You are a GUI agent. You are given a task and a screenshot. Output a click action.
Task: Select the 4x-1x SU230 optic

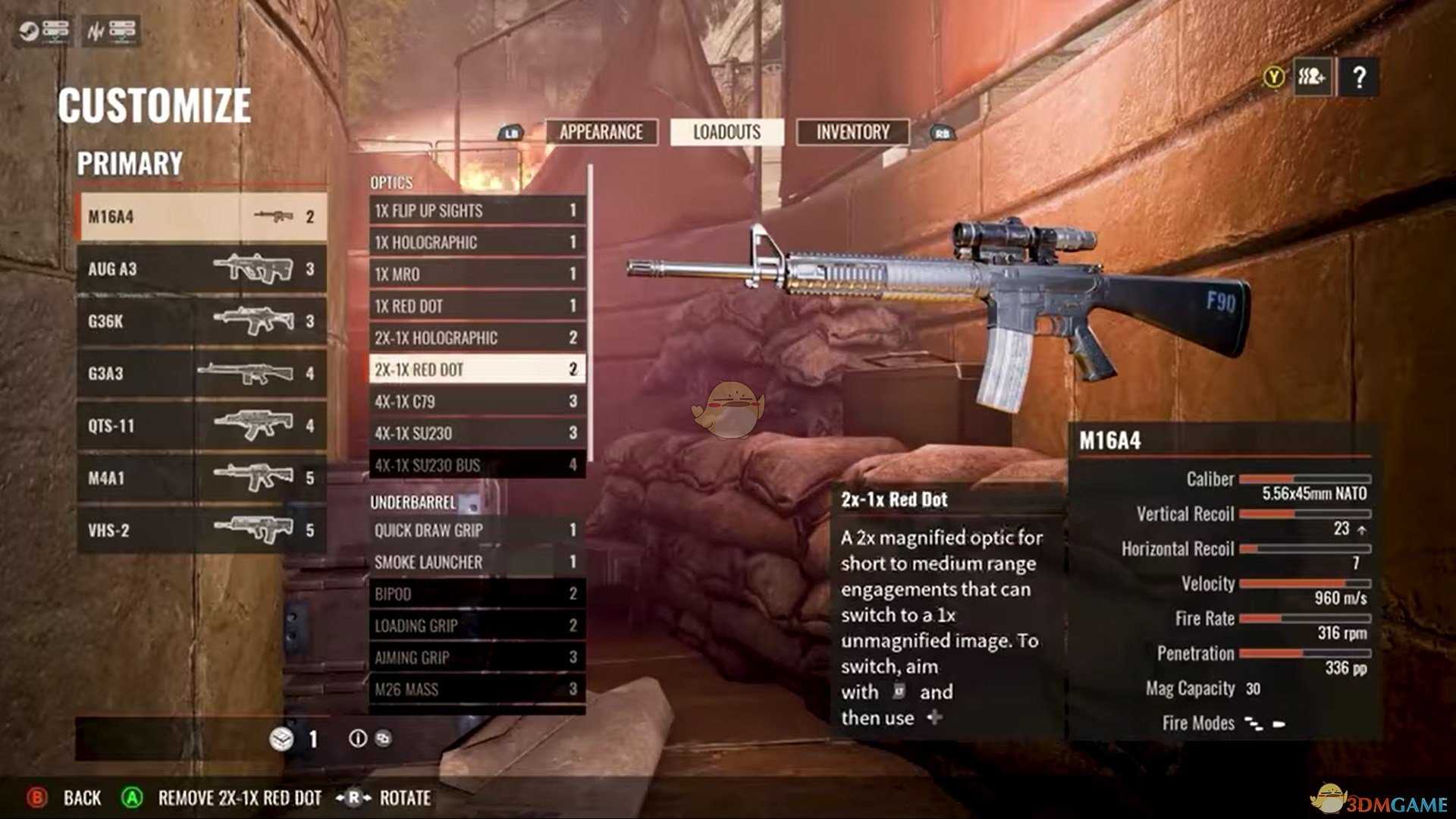tap(476, 434)
